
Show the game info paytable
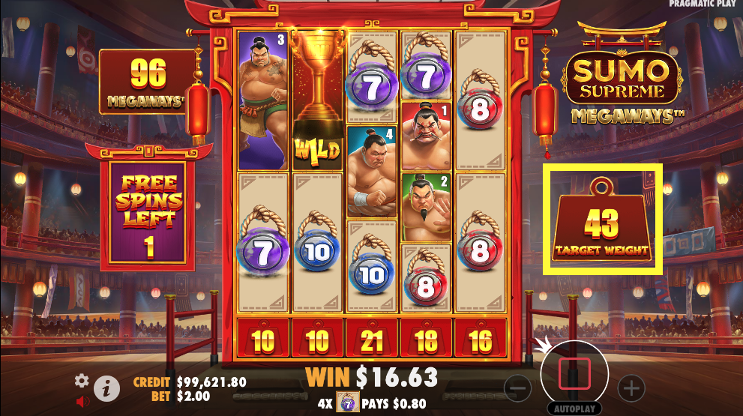[109, 386]
